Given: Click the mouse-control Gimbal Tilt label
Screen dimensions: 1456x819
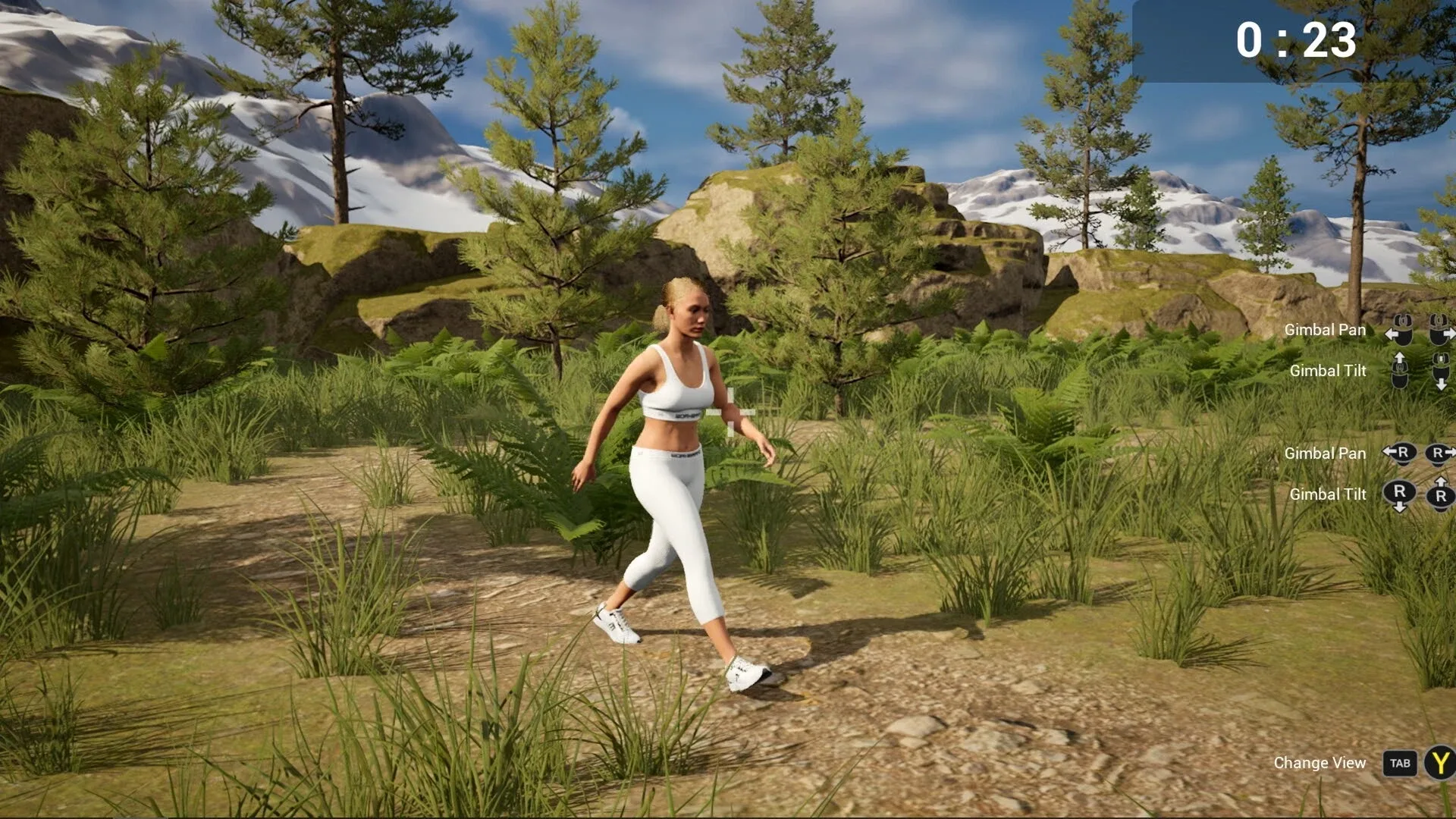Looking at the screenshot, I should coord(1327,371).
